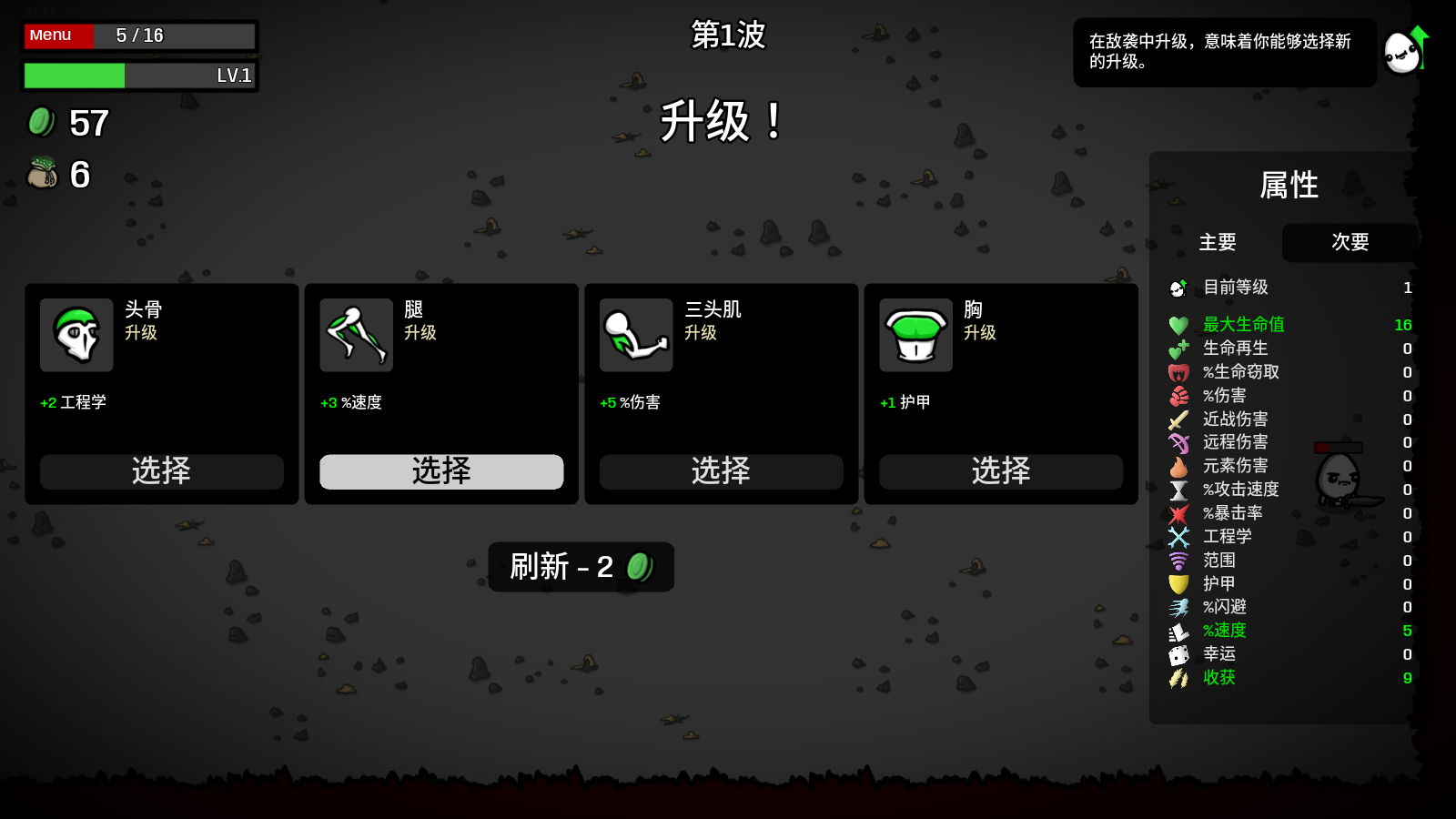This screenshot has height=819, width=1456.
Task: Click the skull icon on the 头骨 upgrade card
Action: [76, 335]
